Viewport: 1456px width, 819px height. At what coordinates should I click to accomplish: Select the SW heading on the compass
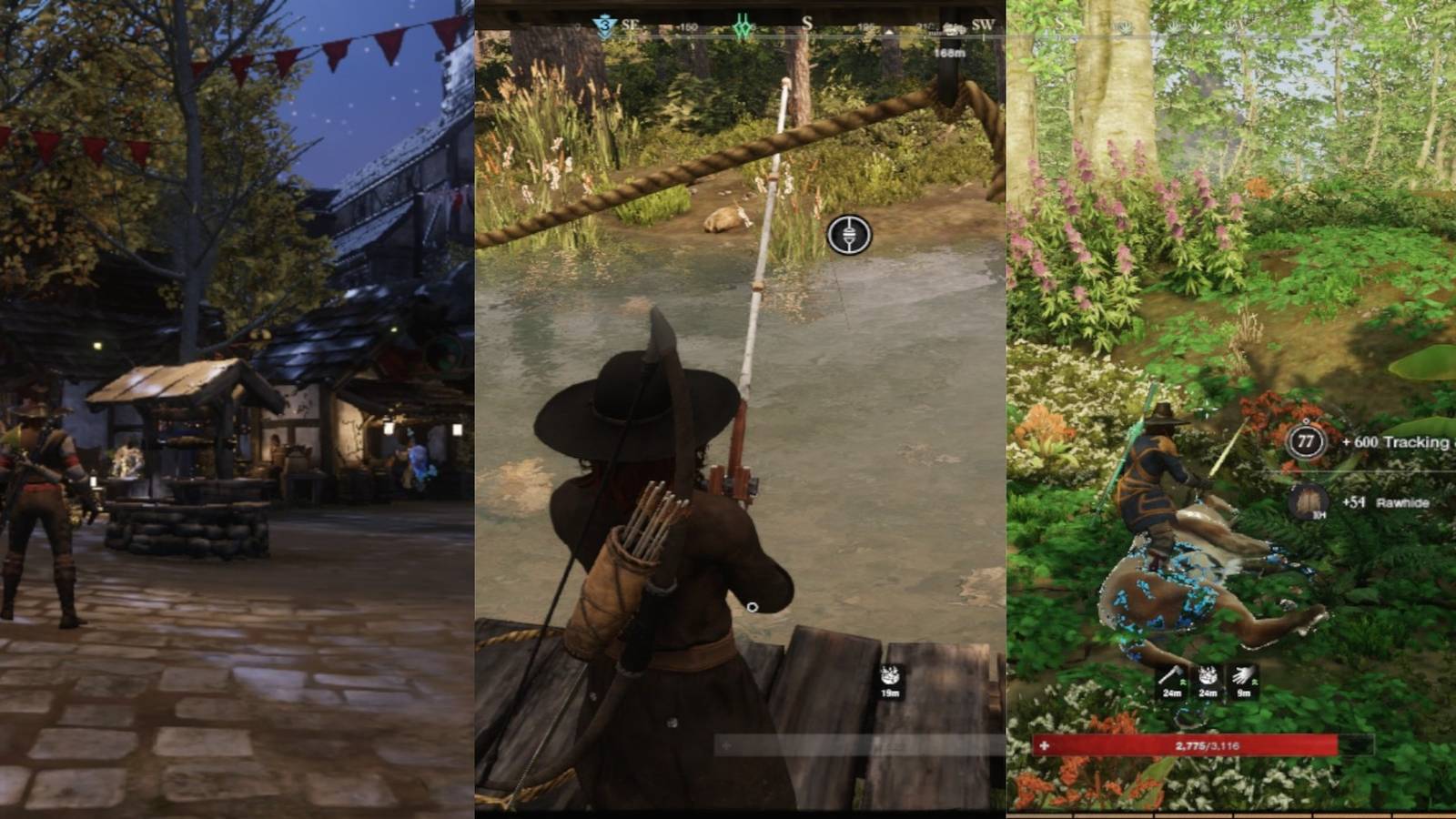(x=984, y=22)
